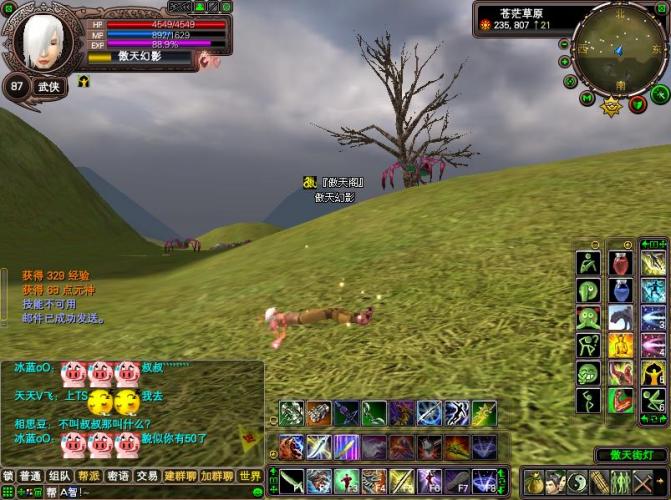Use the red health potion slot

621,263
